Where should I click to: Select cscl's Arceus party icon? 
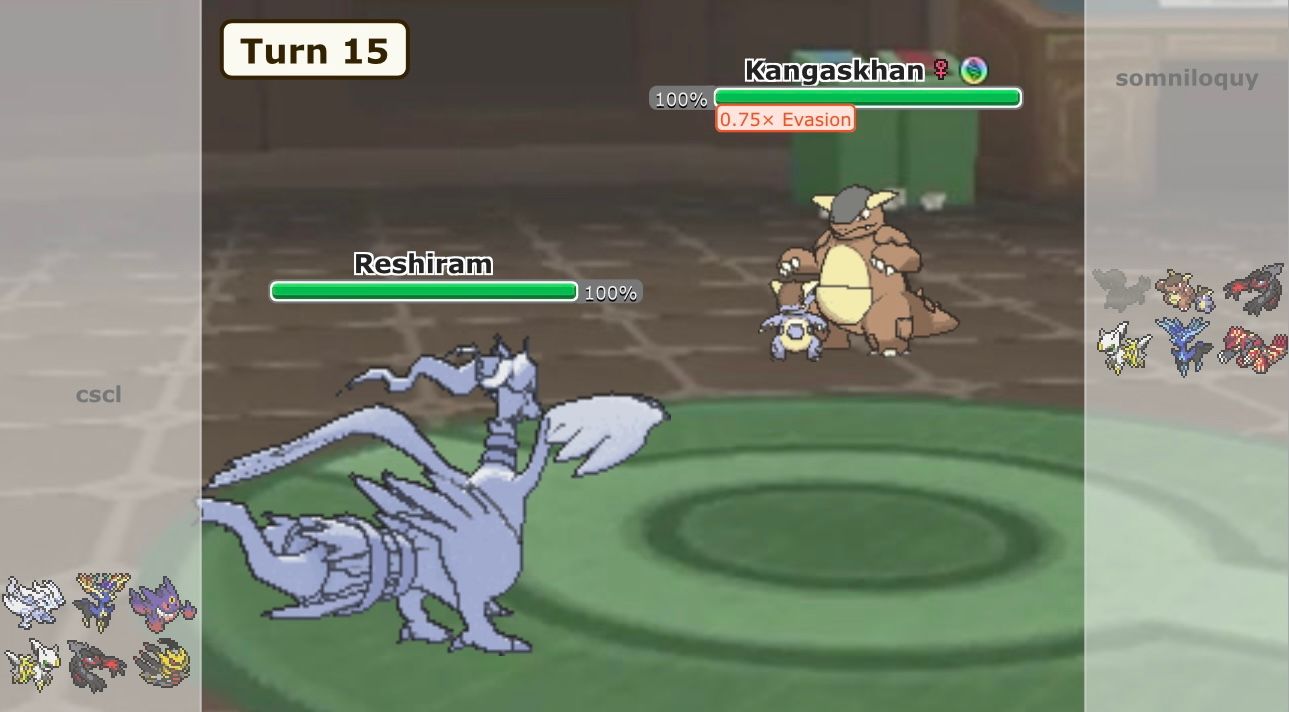[x=33, y=663]
